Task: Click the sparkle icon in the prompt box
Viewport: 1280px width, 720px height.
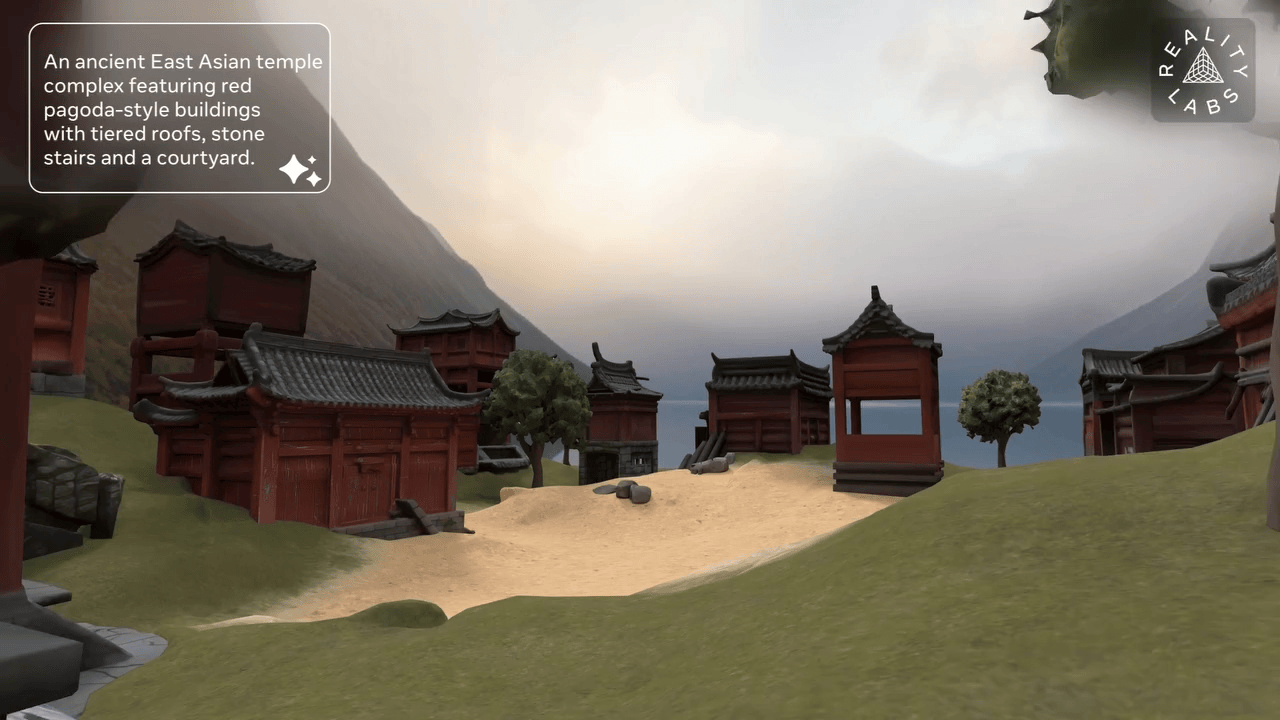Action: (300, 170)
